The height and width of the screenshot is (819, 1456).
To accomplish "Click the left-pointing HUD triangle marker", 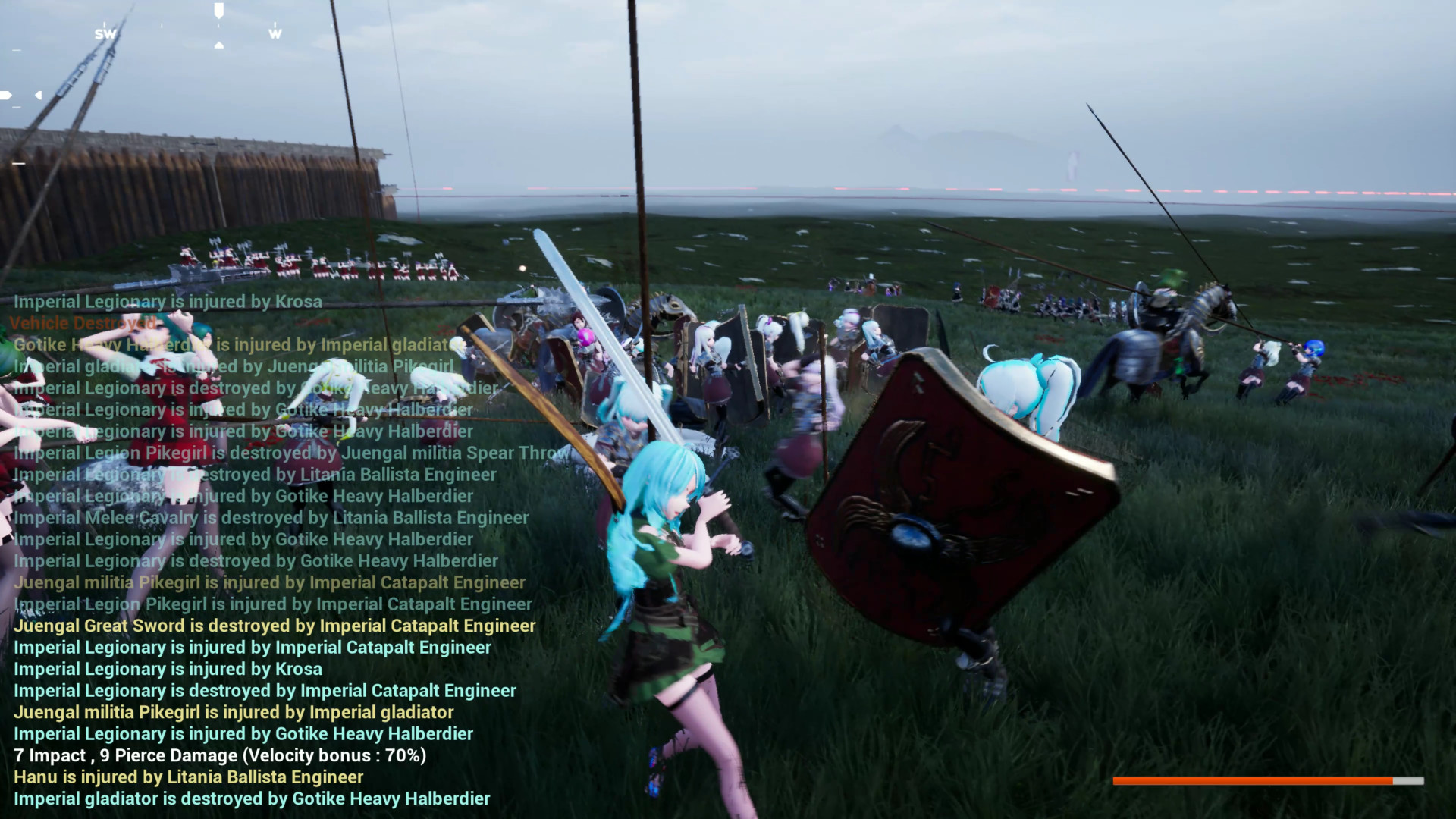I will tap(37, 96).
